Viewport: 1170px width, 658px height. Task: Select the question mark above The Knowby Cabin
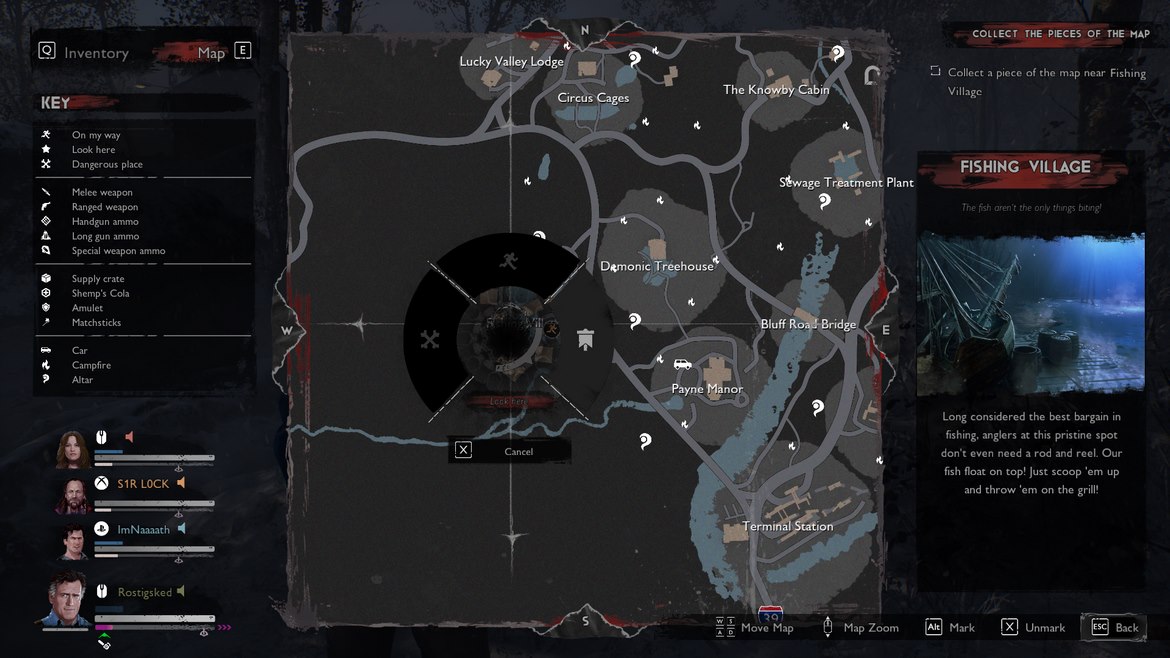838,53
